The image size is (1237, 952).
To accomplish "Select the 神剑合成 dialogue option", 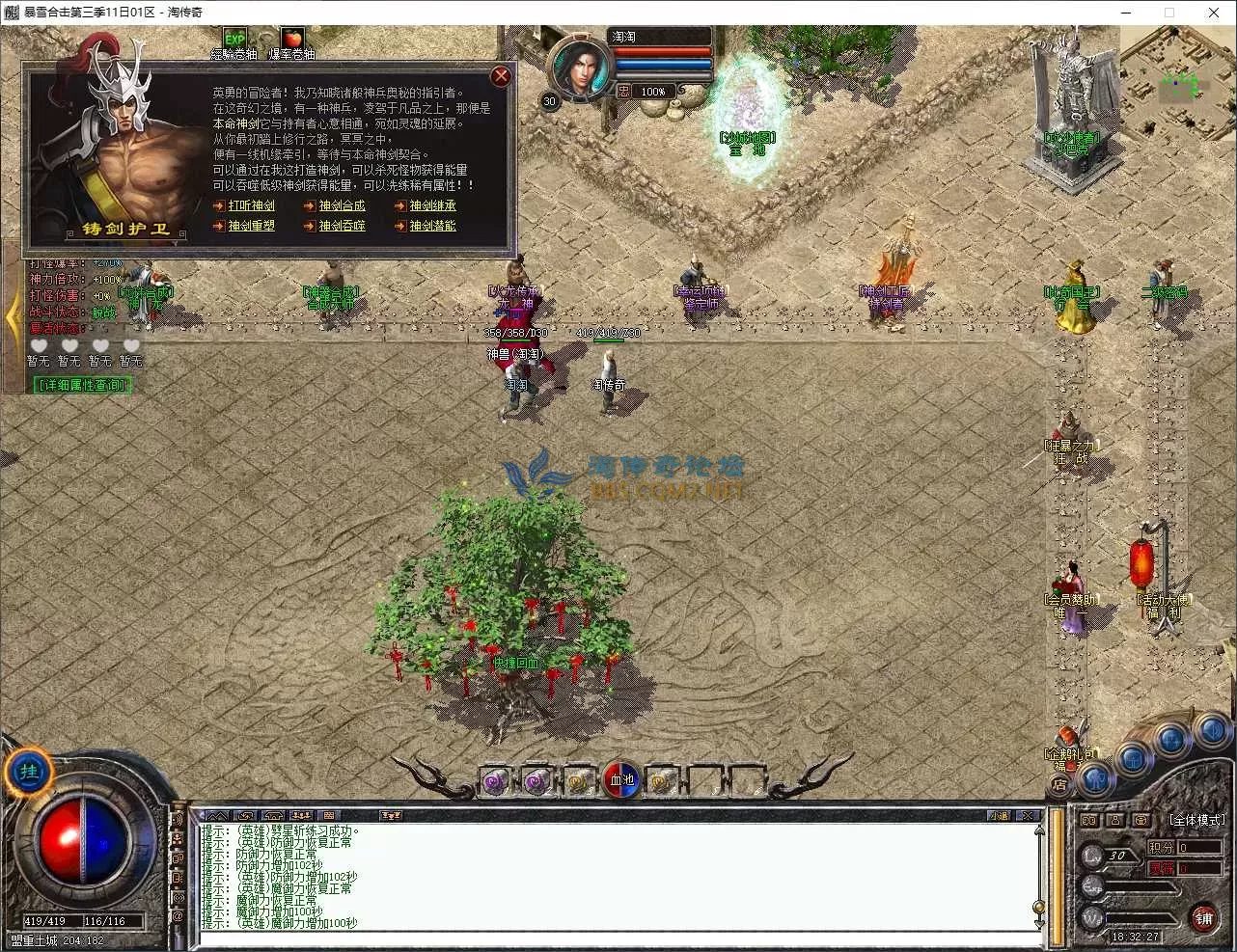I will click(x=342, y=205).
